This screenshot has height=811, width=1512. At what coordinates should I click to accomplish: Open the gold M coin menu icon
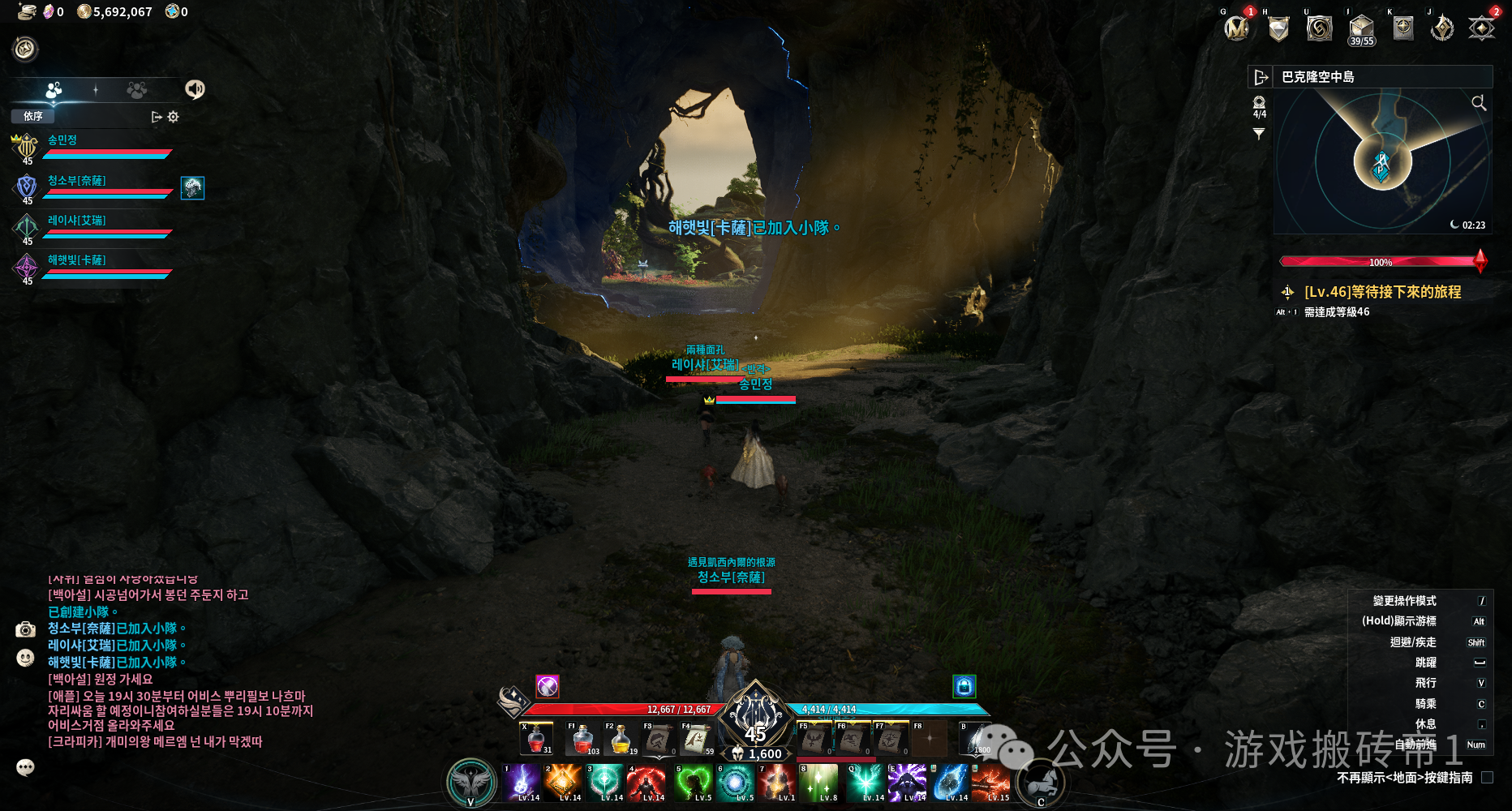(1236, 29)
